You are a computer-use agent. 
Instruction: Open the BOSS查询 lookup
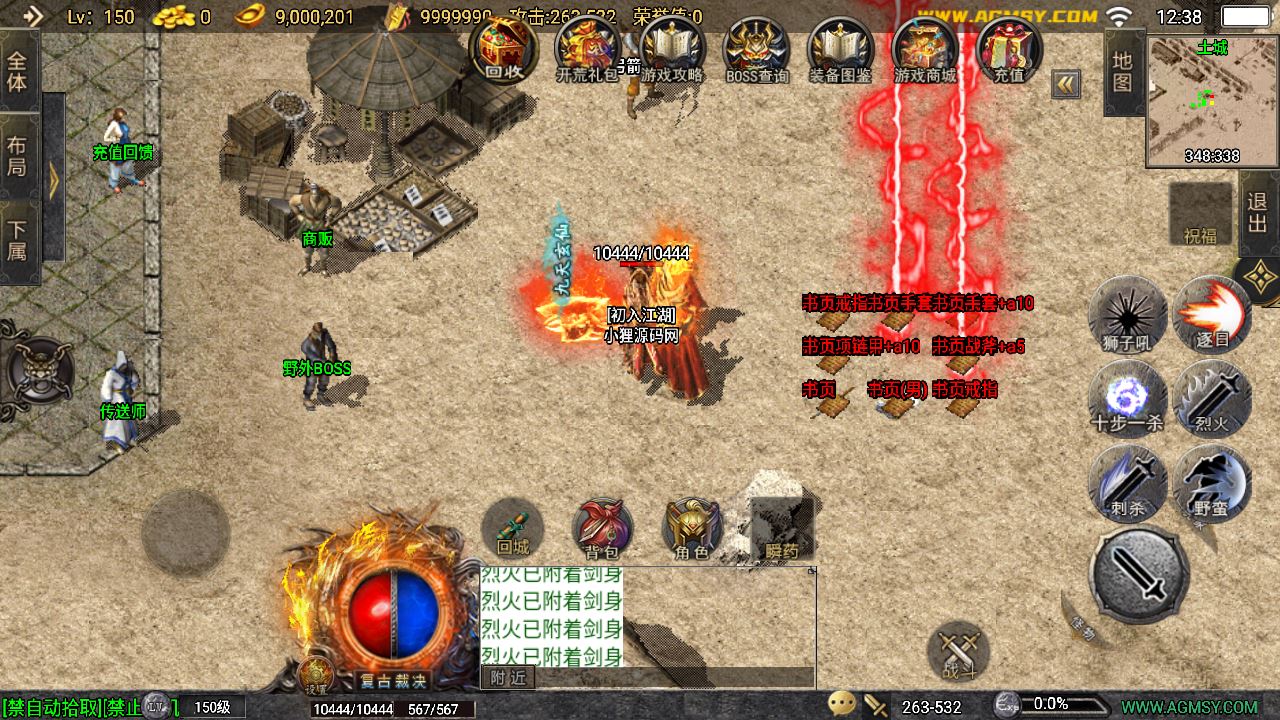[x=757, y=48]
